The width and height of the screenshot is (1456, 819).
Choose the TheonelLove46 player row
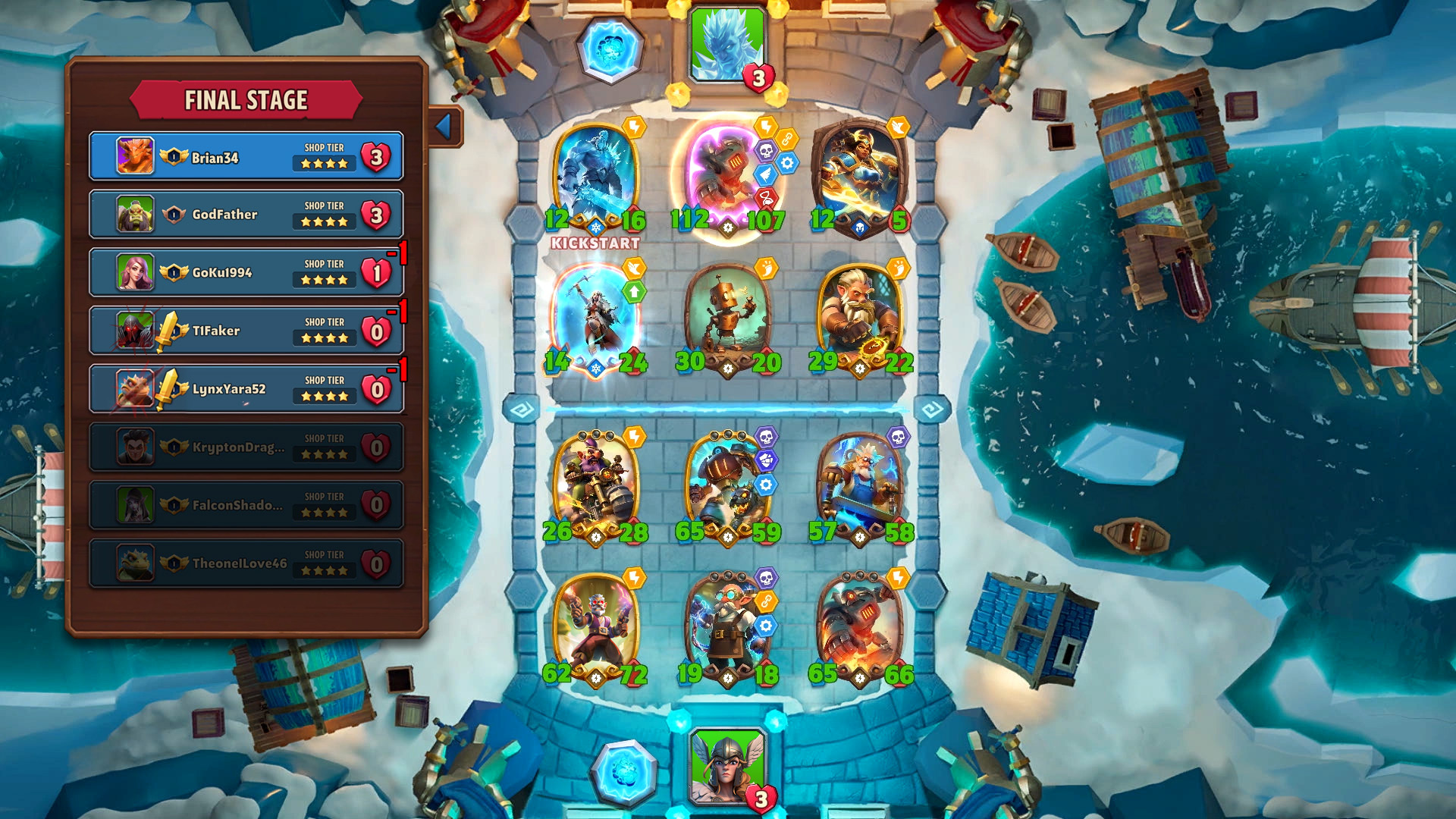(x=246, y=563)
